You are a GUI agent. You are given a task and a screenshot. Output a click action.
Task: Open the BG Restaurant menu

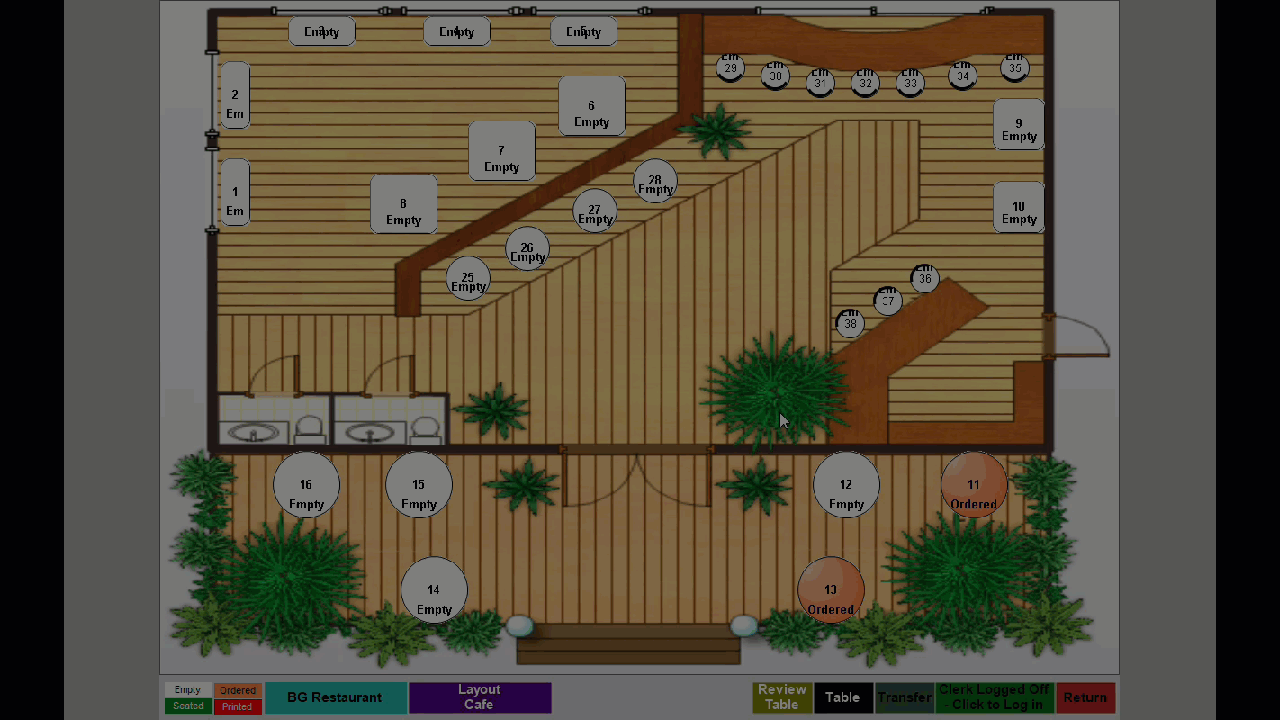click(x=335, y=697)
